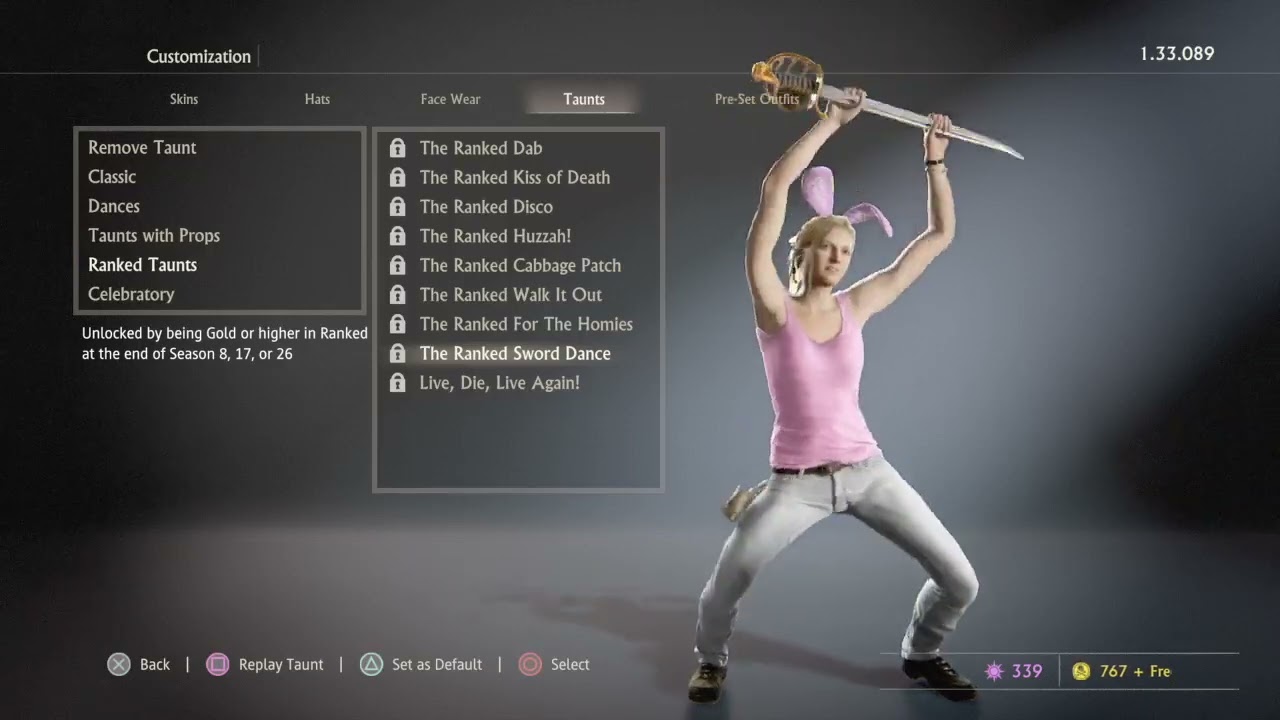
Task: Select the Ranked Taunts category
Action: 142,265
